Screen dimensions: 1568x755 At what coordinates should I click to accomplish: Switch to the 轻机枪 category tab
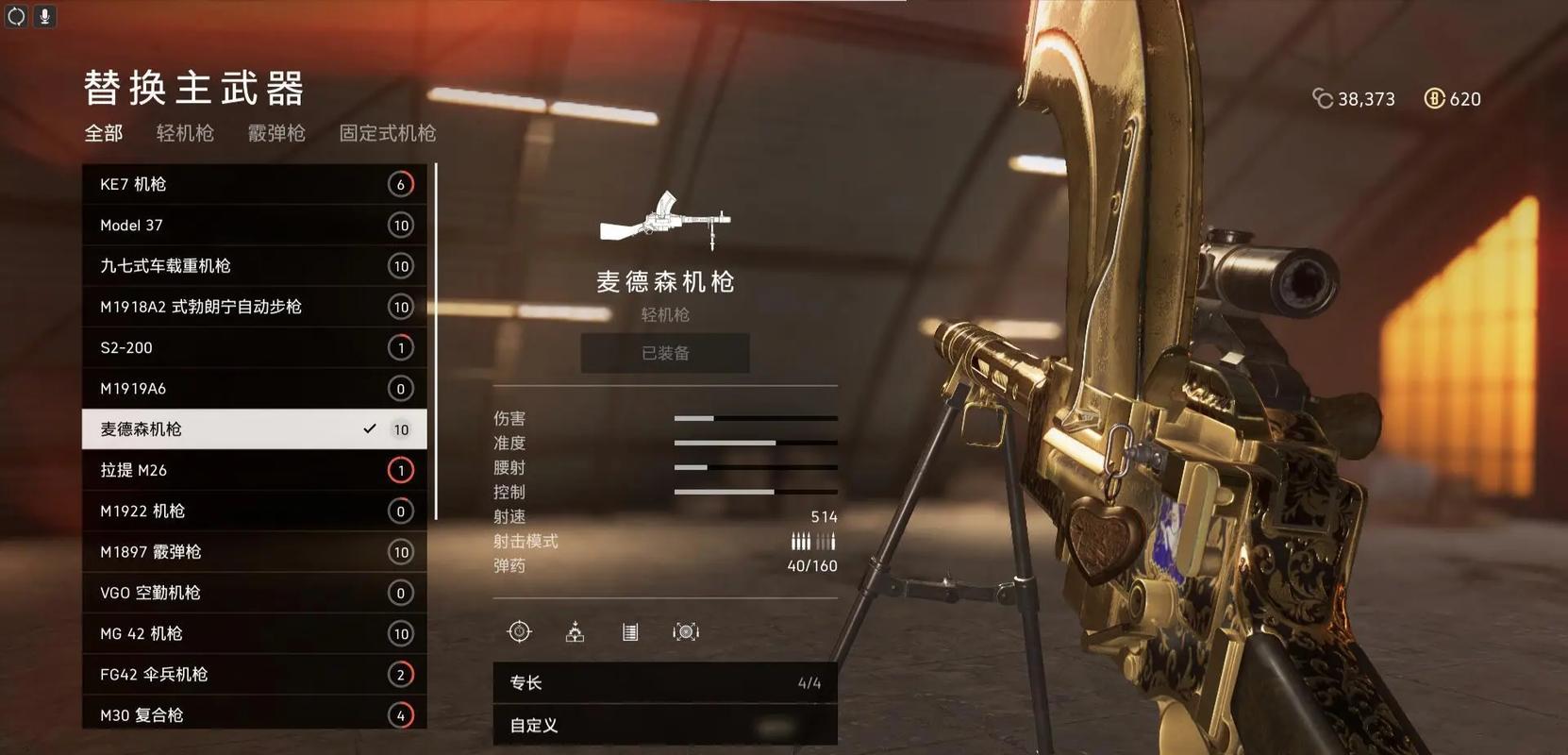(185, 133)
